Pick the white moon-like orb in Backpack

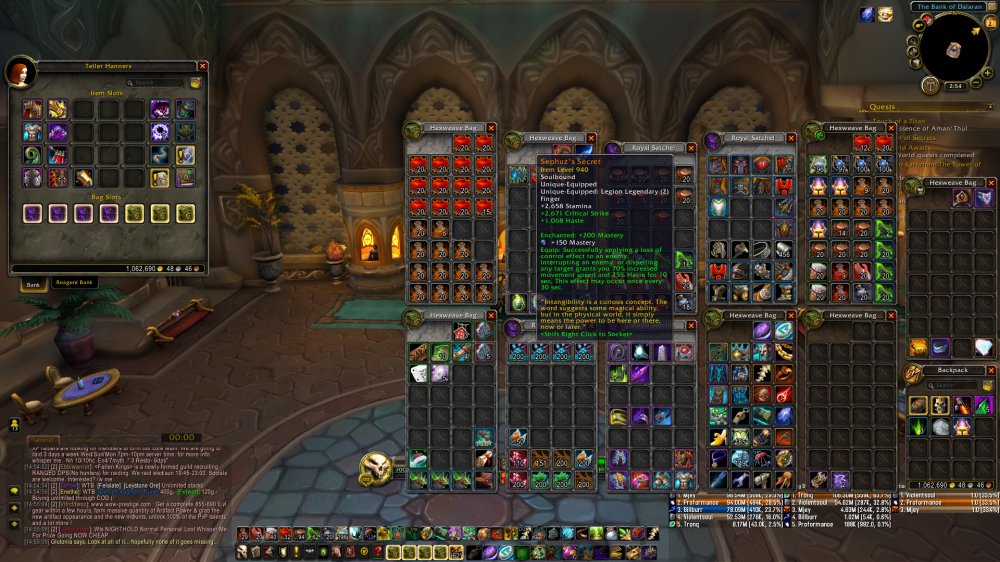point(941,426)
